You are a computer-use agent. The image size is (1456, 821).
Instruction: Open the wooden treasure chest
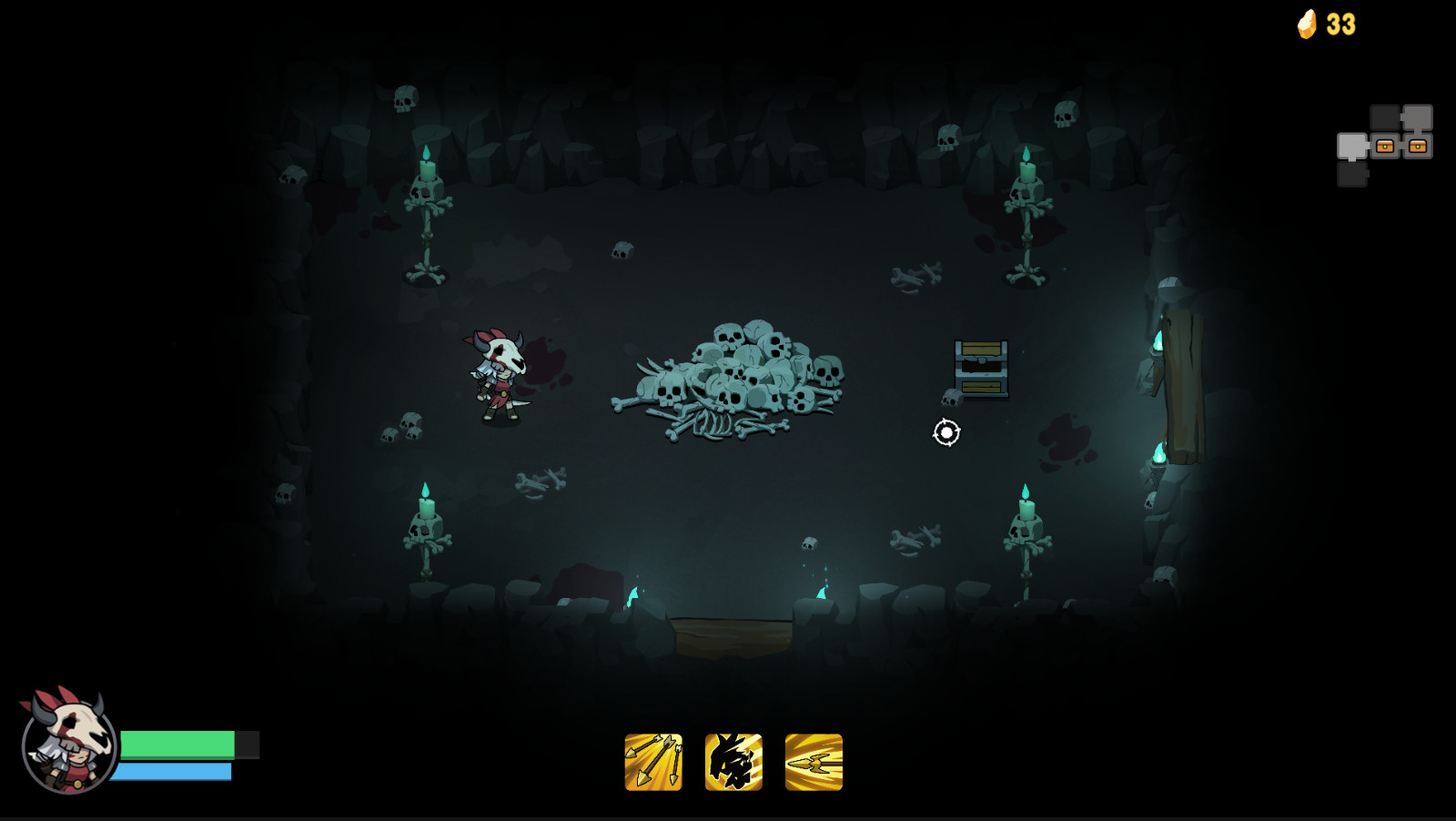click(x=980, y=368)
